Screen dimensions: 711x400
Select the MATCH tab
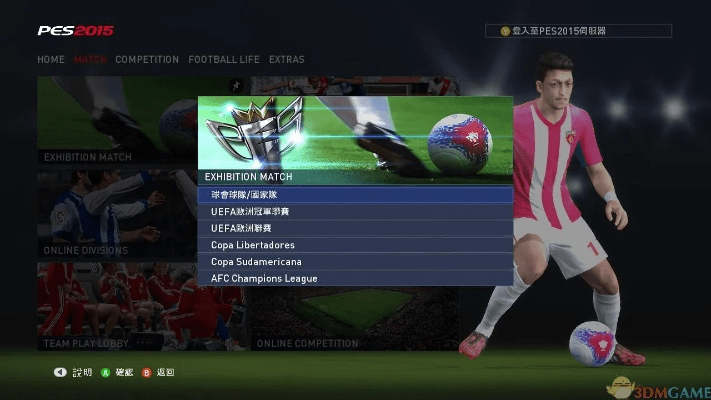coord(90,60)
